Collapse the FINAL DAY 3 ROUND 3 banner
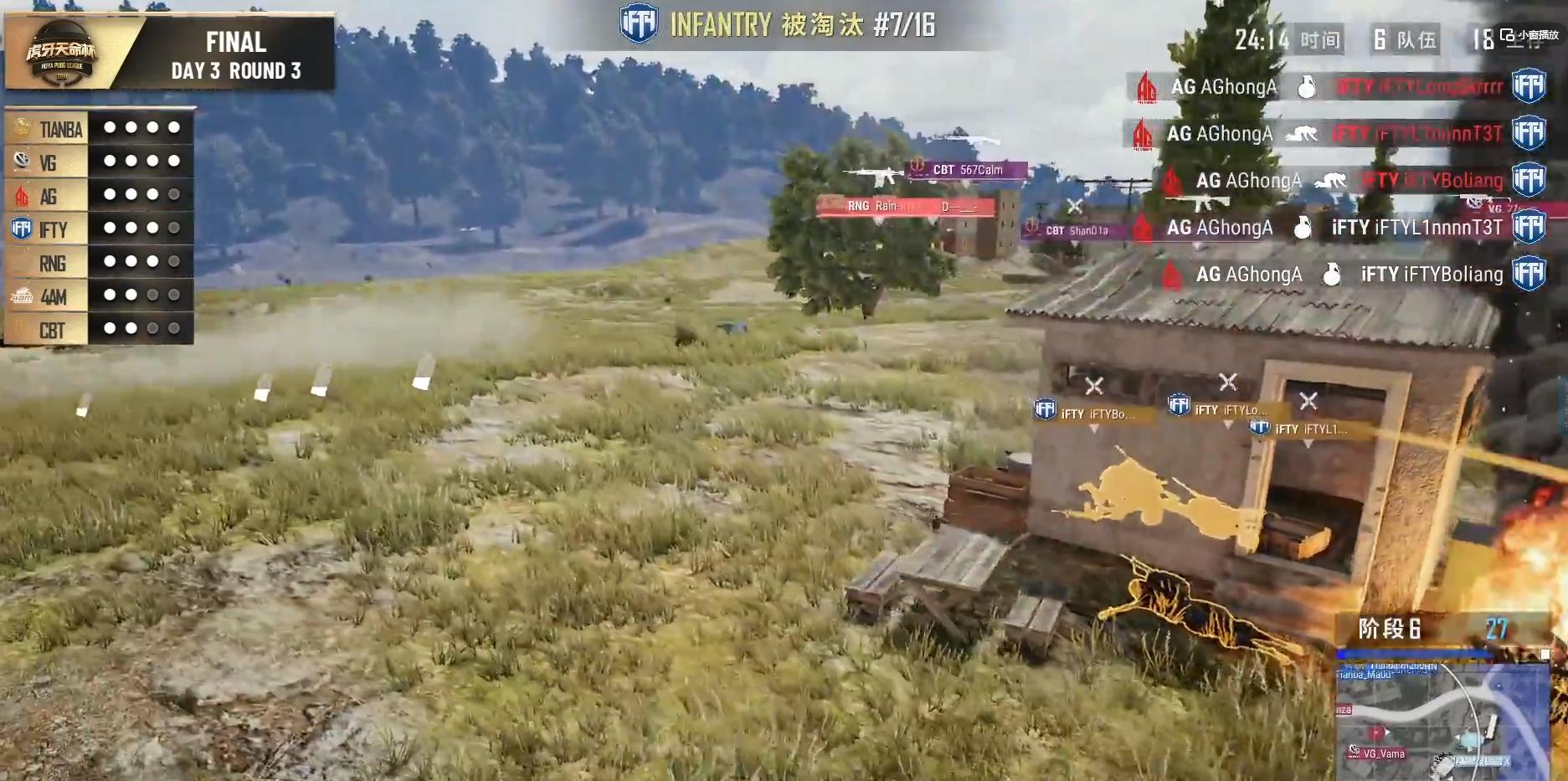 (234, 54)
